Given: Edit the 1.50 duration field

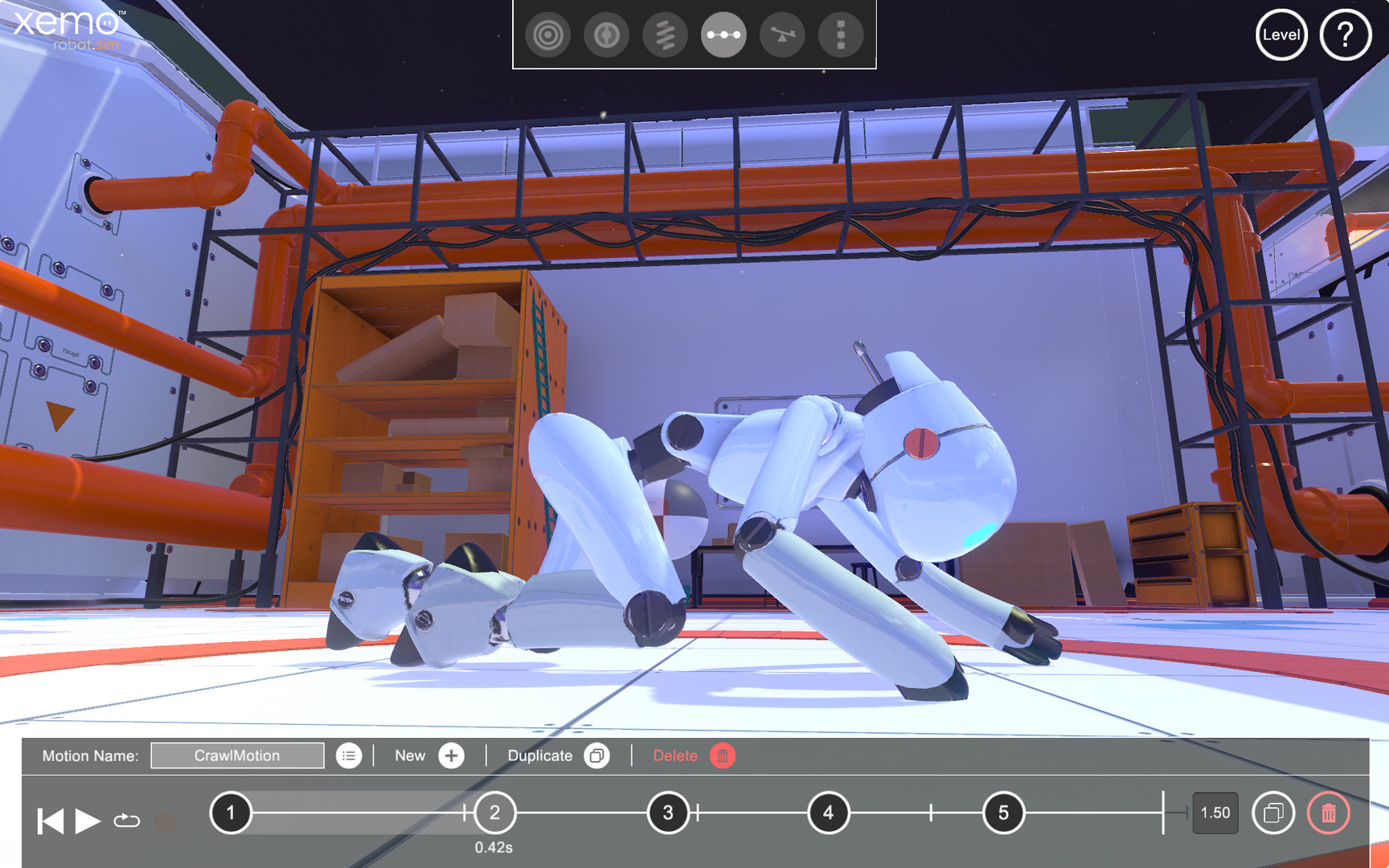Looking at the screenshot, I should [1216, 813].
